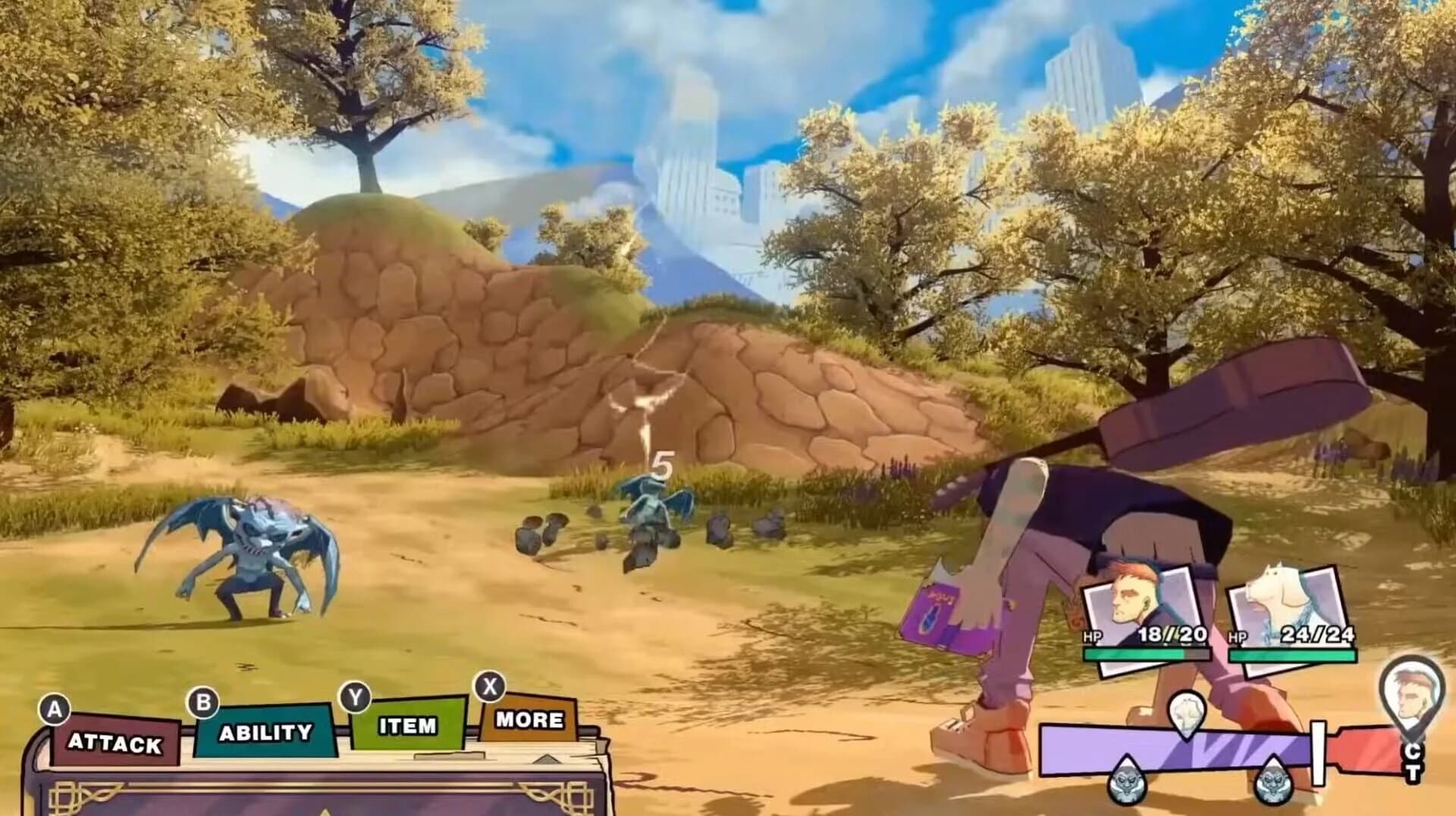Screen dimensions: 1456x816
Task: Click the Y button prompt icon above Item
Action: [x=356, y=695]
